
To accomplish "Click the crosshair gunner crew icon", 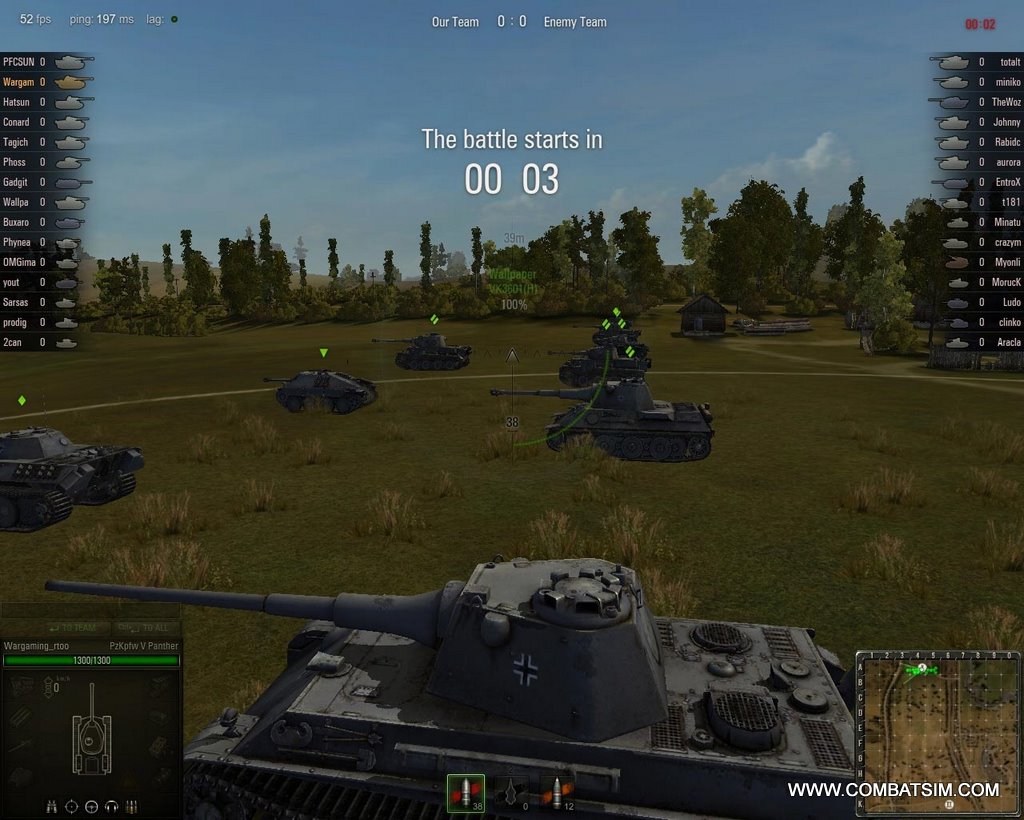I will point(72,806).
